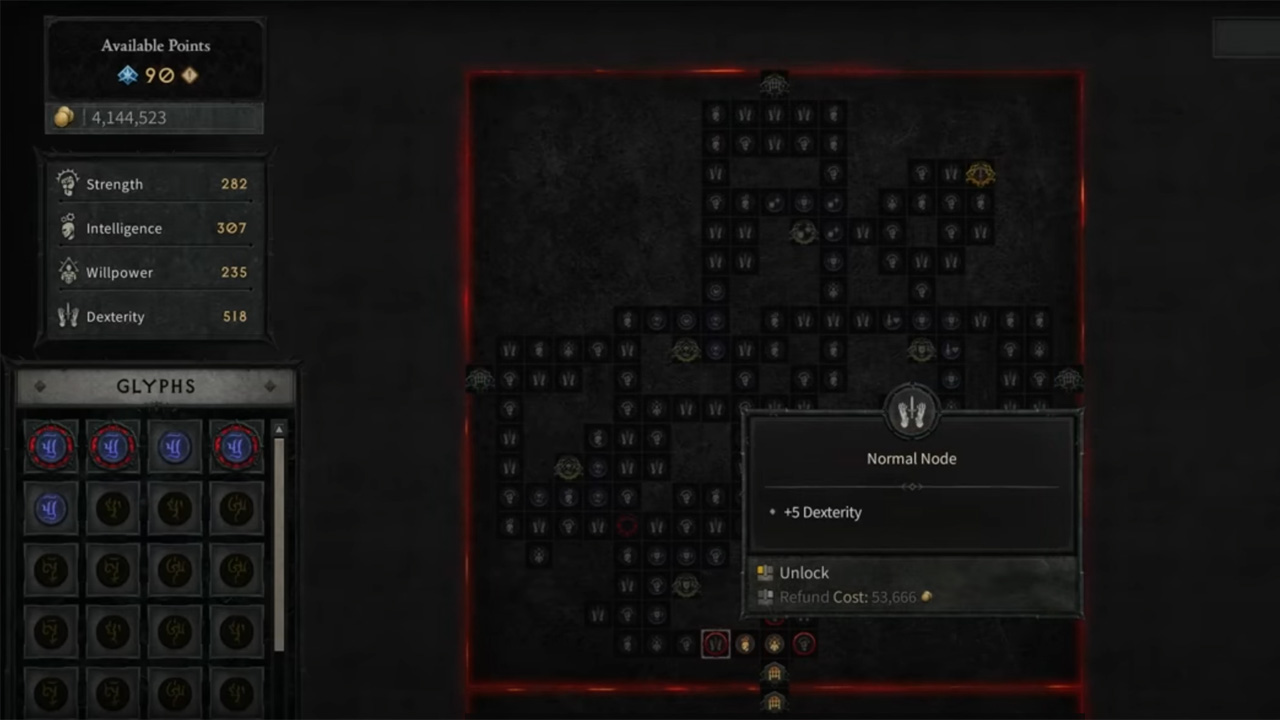Select the highlighted Dexterity boot node above the tooltip
This screenshot has width=1280, height=720.
[911, 410]
